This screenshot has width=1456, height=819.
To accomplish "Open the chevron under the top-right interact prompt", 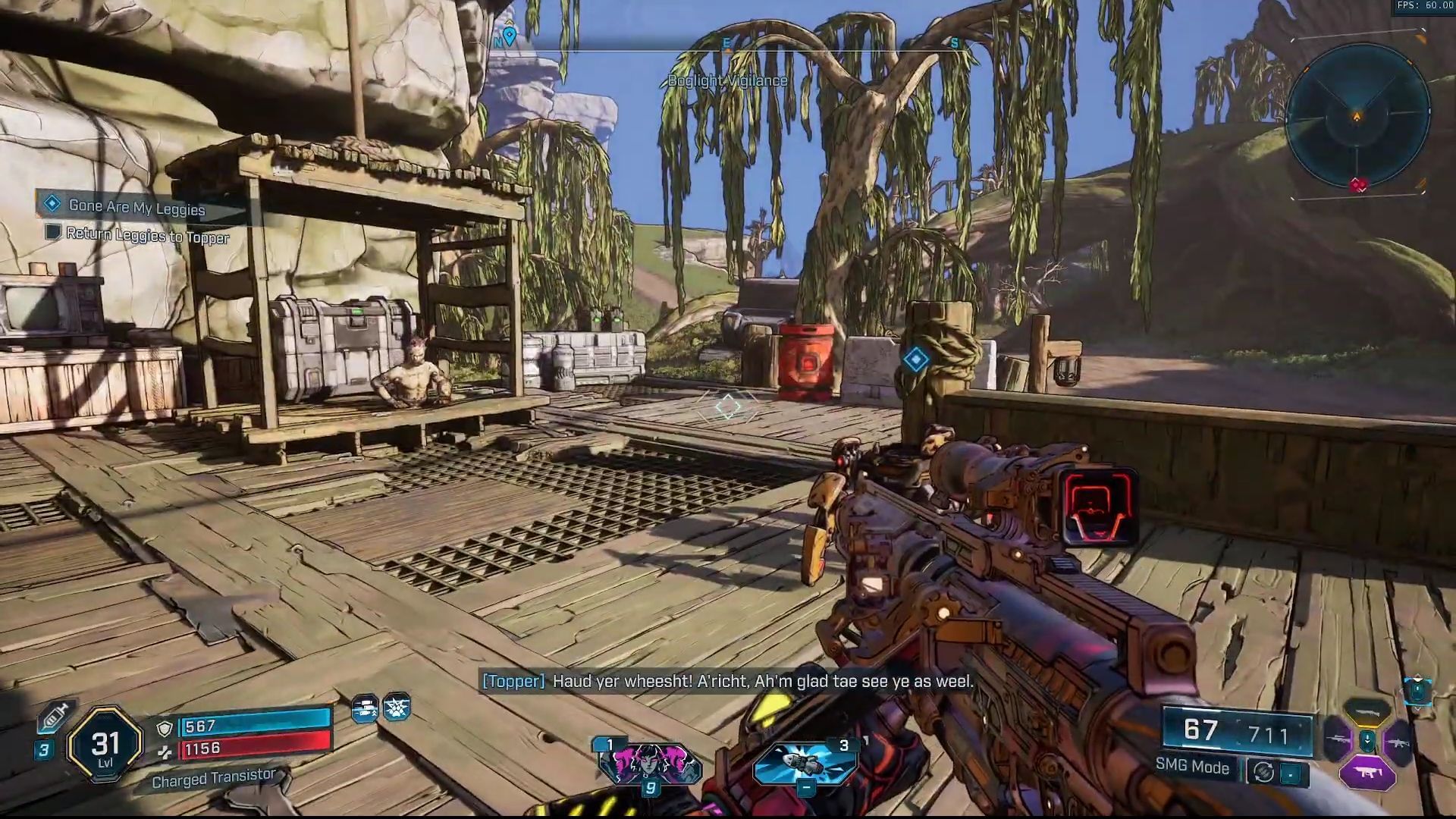I will [1417, 710].
